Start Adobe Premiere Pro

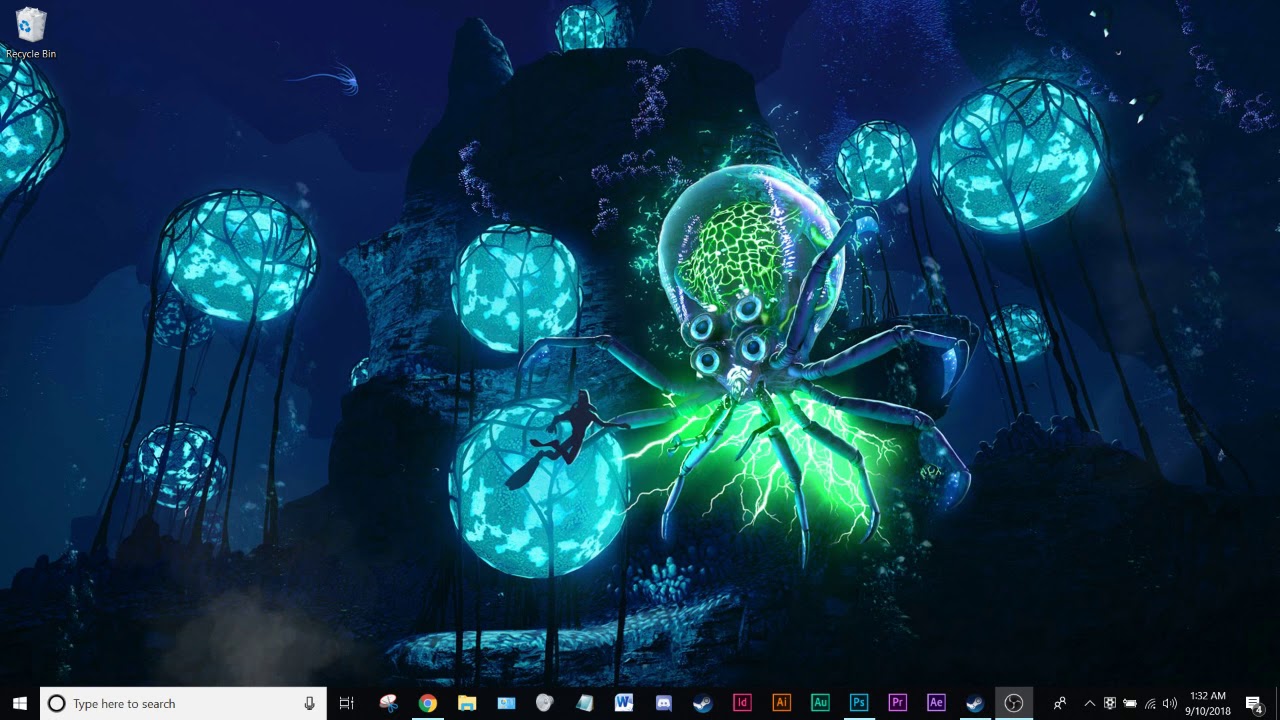(897, 703)
